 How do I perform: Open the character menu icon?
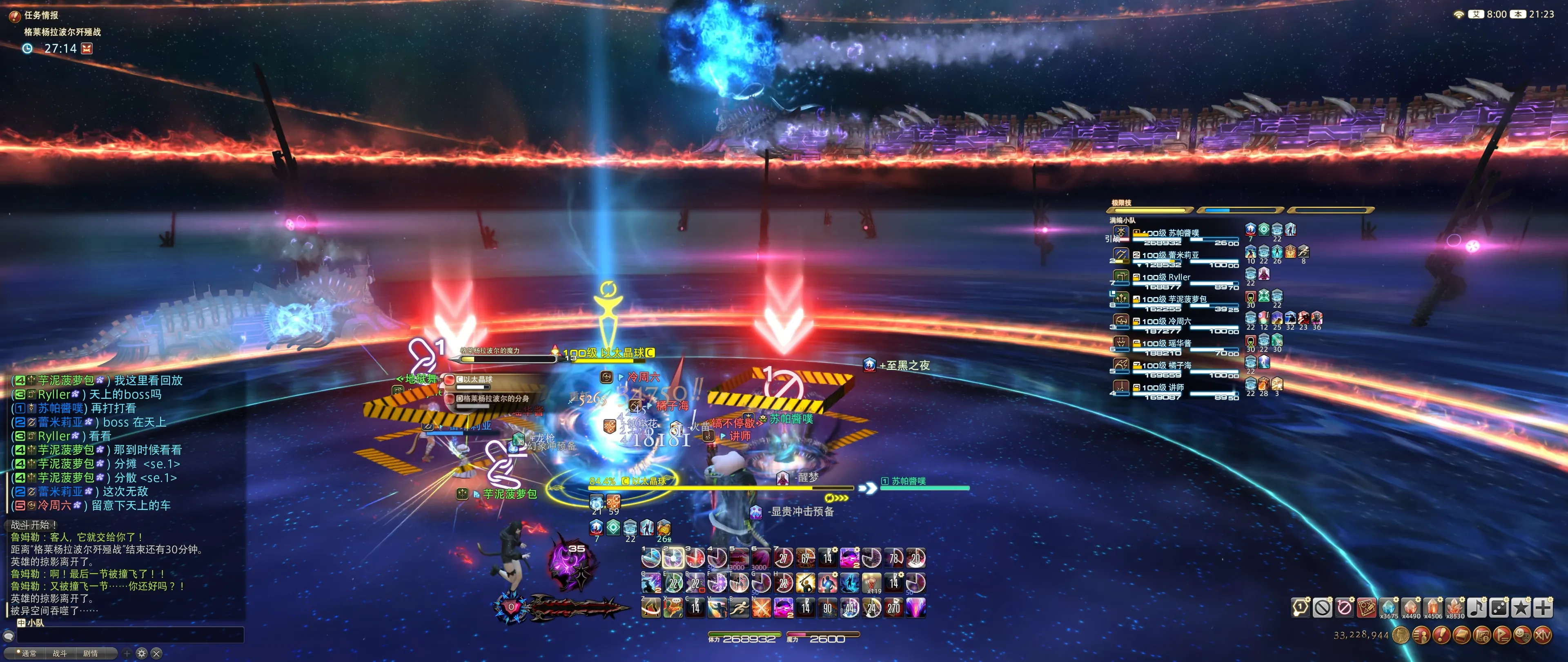(1421, 635)
